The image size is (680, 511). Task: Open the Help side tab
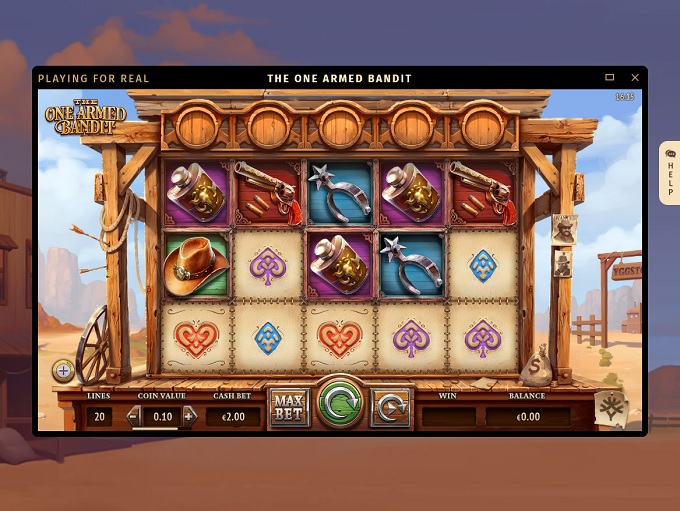coord(669,173)
